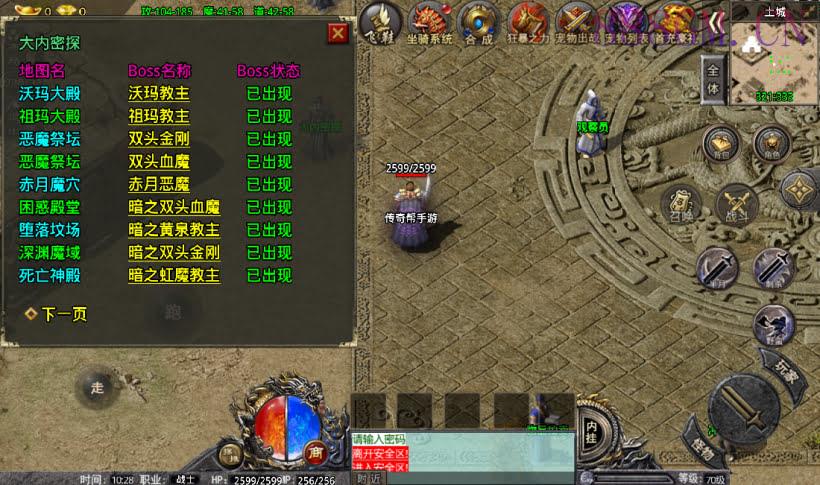This screenshot has height=485, width=820.
Task: Open the 合成 crafting icon
Action: click(479, 23)
